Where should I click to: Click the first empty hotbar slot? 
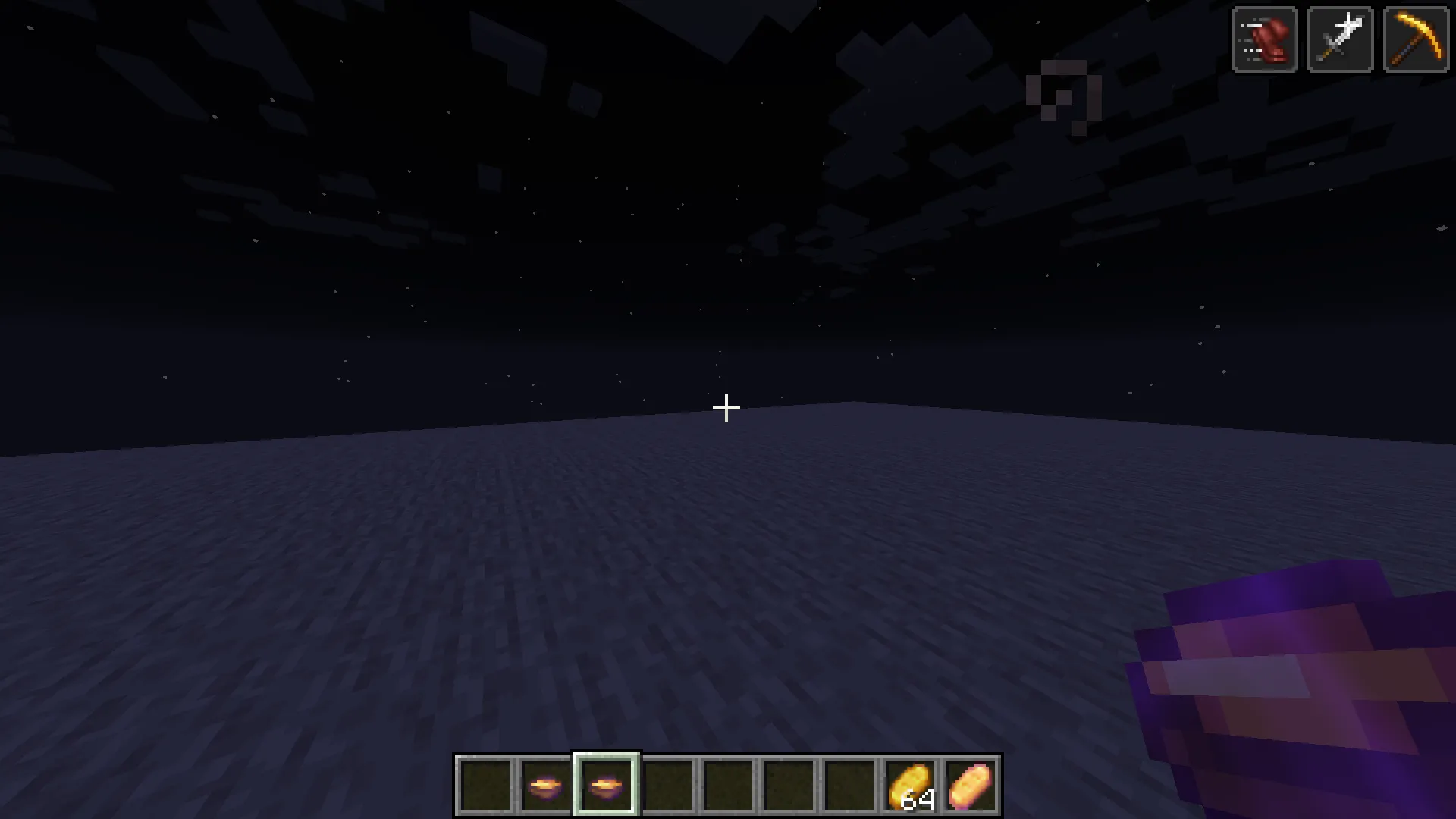pyautogui.click(x=485, y=784)
